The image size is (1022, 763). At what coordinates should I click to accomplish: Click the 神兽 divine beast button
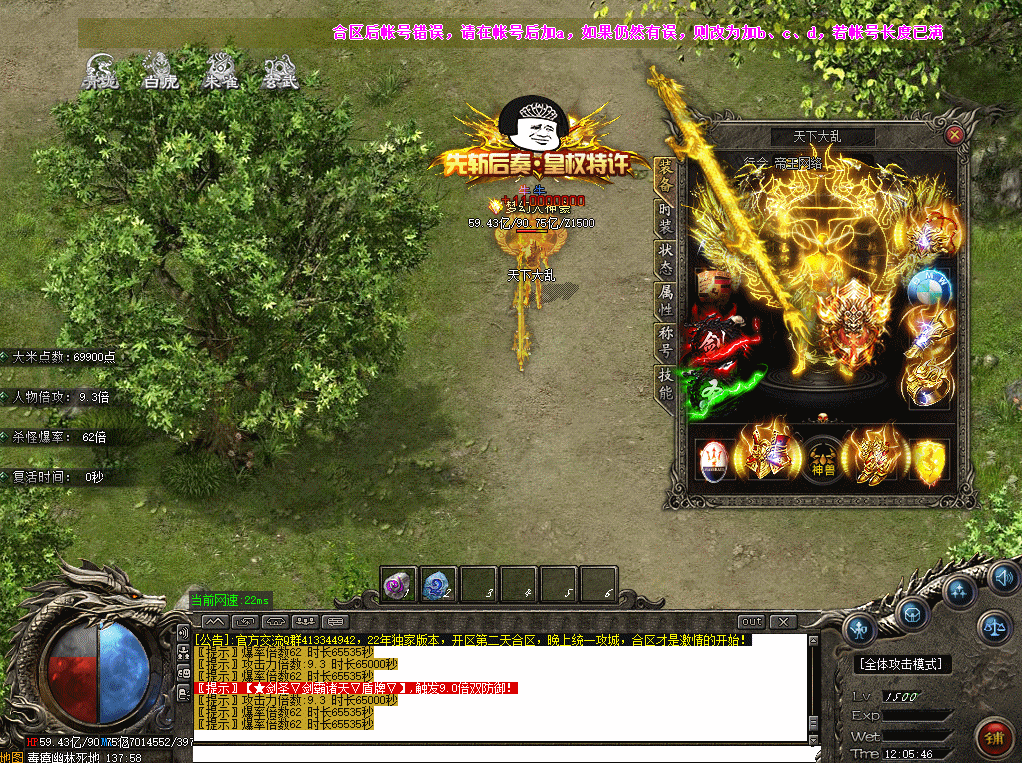822,458
